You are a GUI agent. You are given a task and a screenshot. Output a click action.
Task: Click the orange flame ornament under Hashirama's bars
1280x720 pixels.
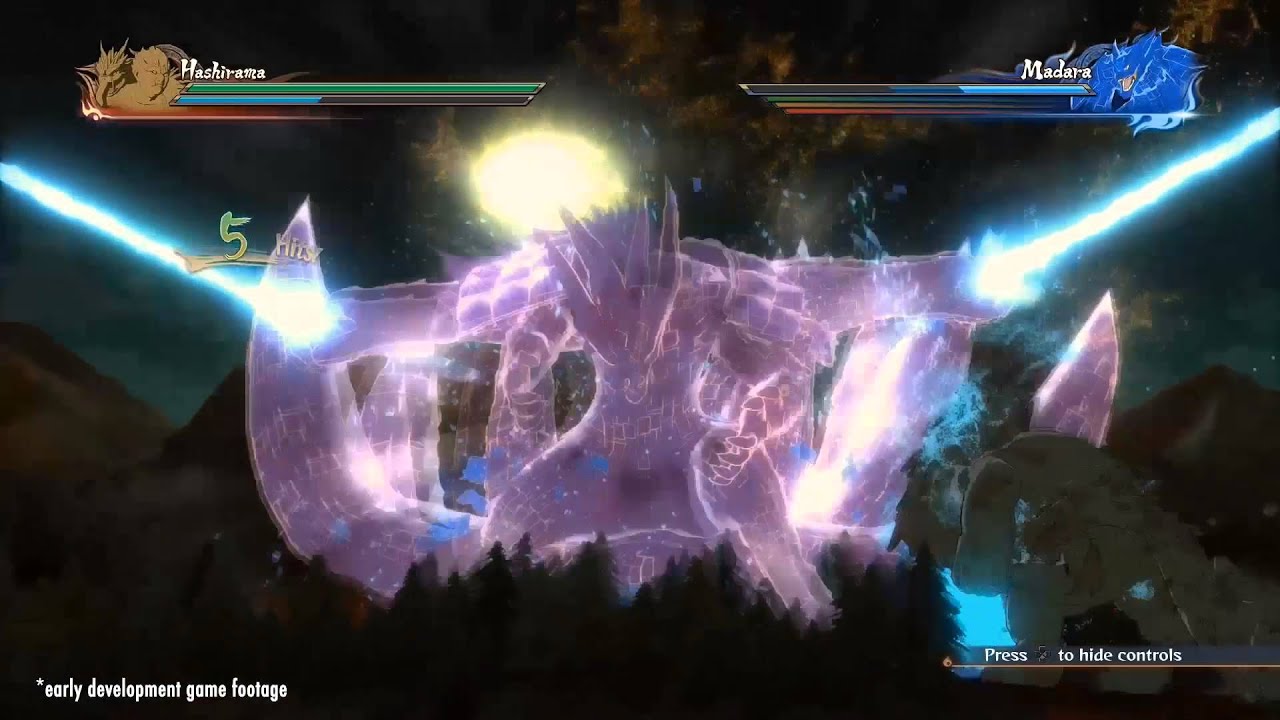point(95,115)
